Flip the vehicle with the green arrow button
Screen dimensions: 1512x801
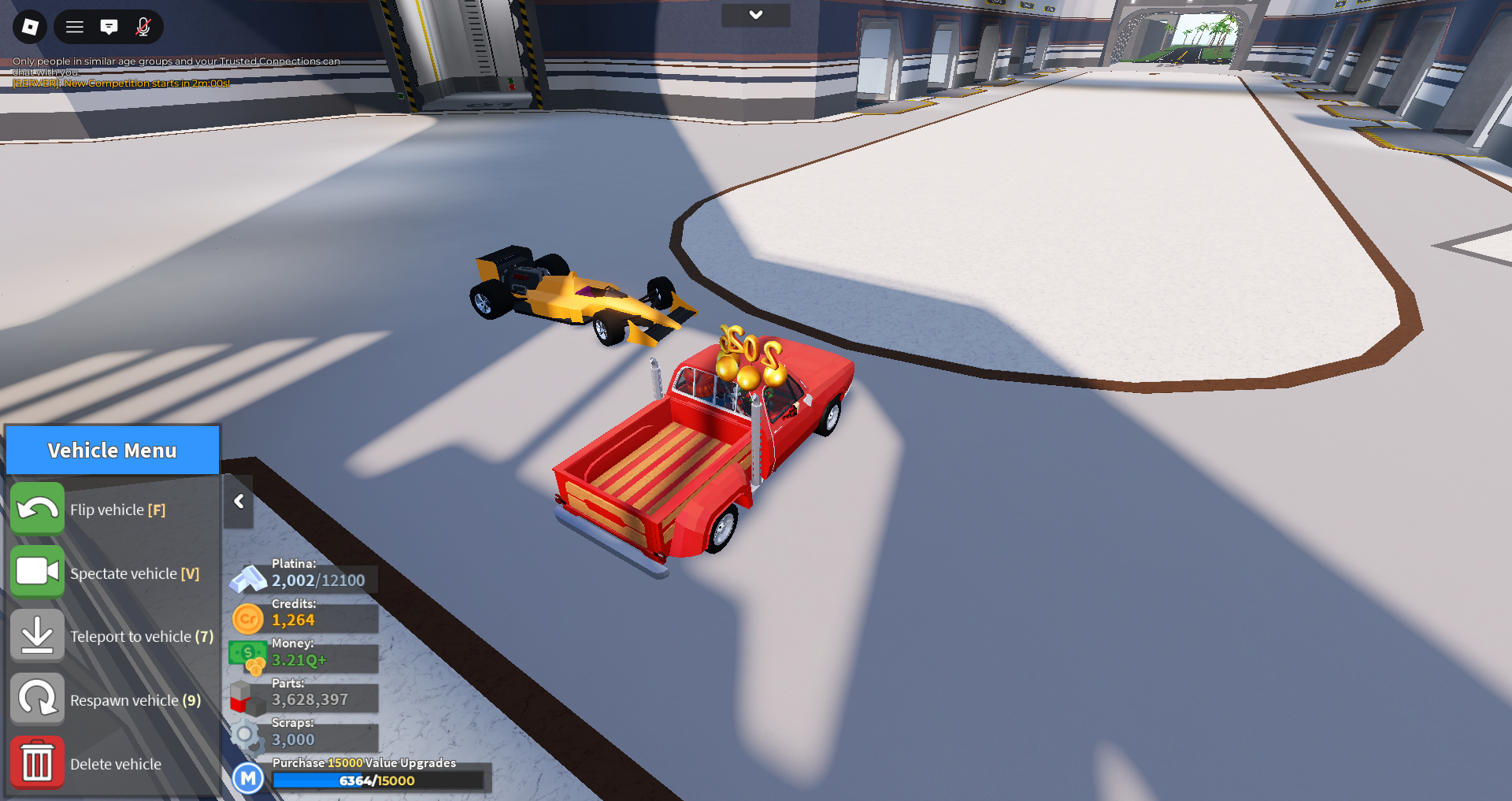37,509
